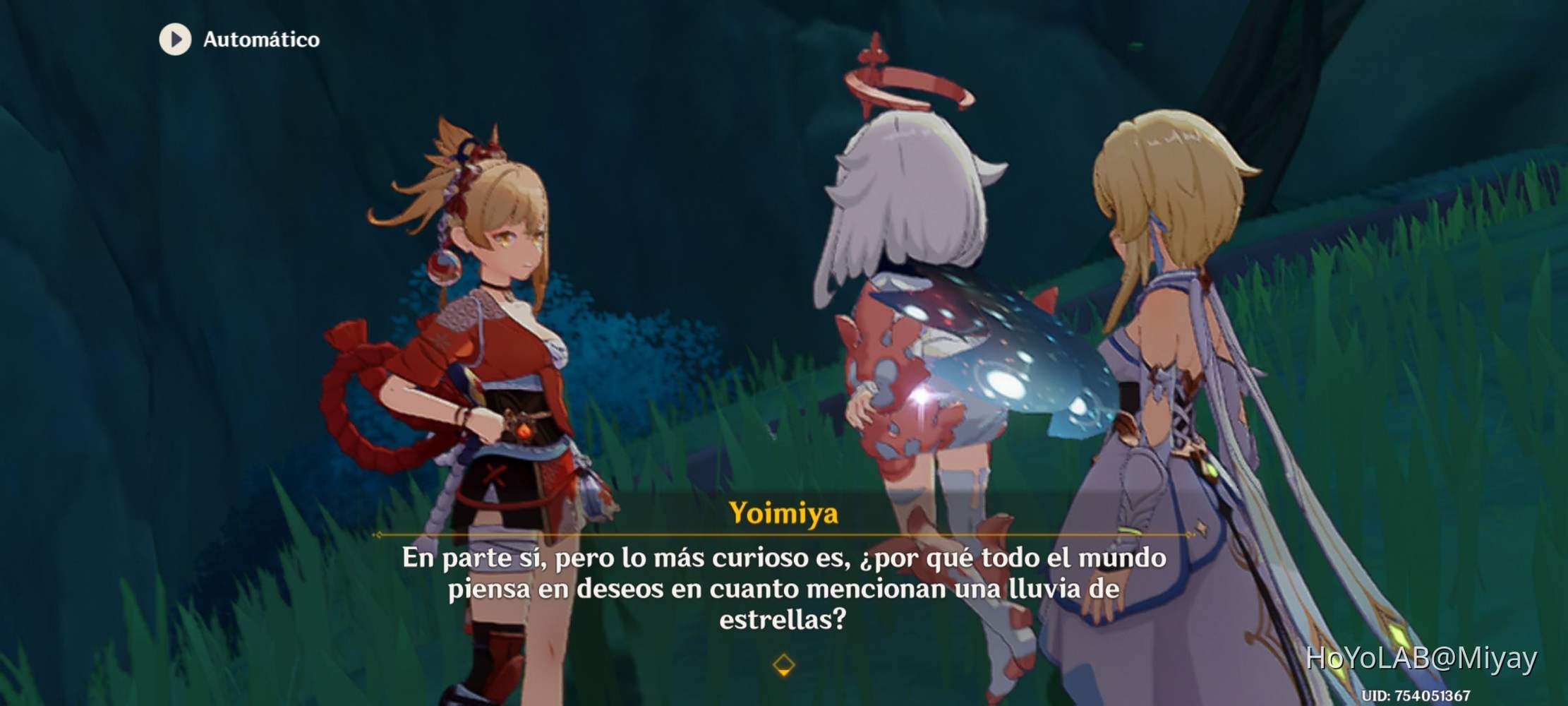Click the auto-play circular play icon
1568x706 pixels.
coord(175,40)
